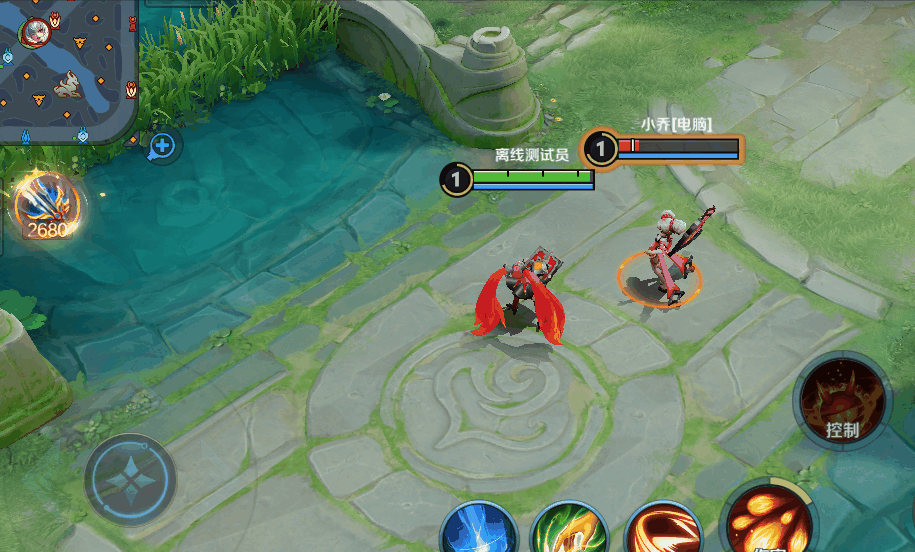Open the minimap in the corner

point(66,70)
